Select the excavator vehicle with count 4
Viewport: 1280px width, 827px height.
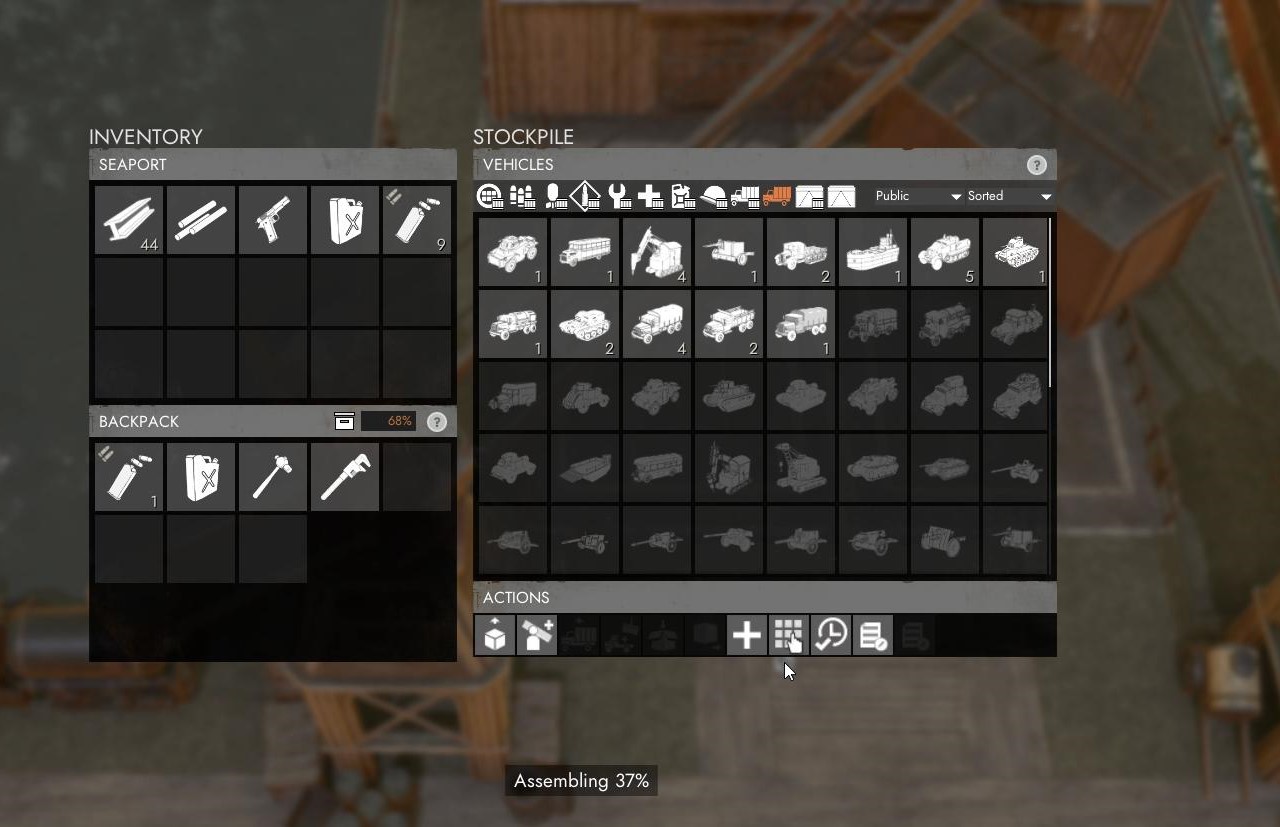coord(657,252)
